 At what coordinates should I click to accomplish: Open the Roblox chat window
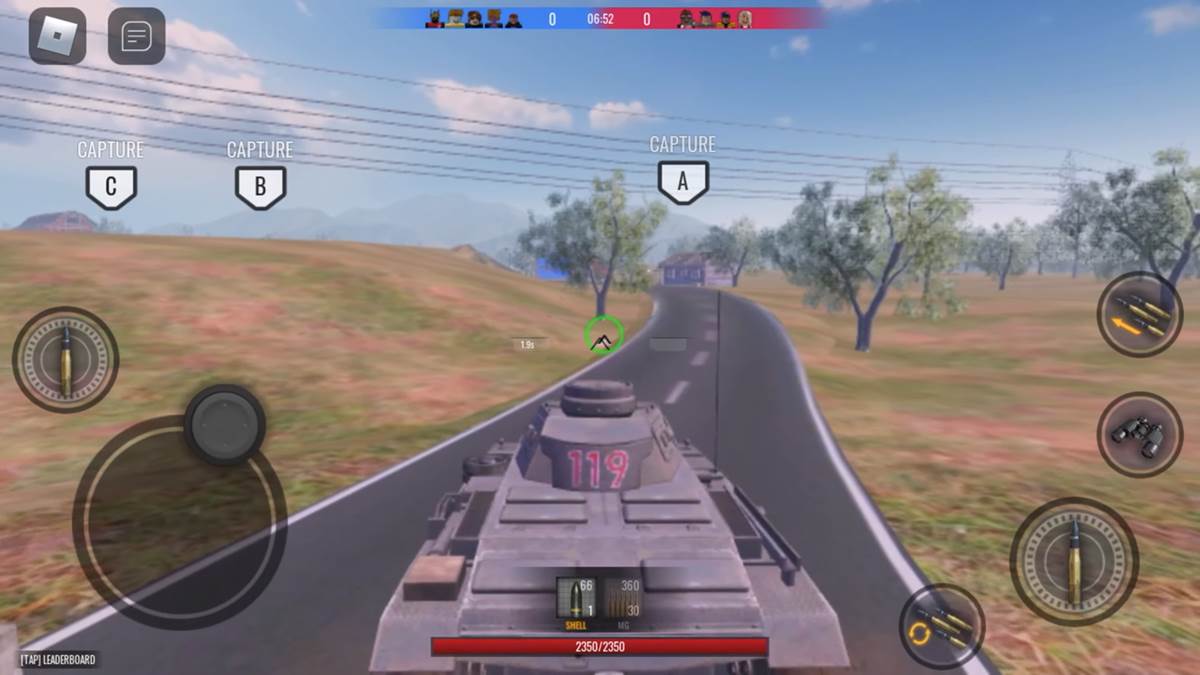136,36
